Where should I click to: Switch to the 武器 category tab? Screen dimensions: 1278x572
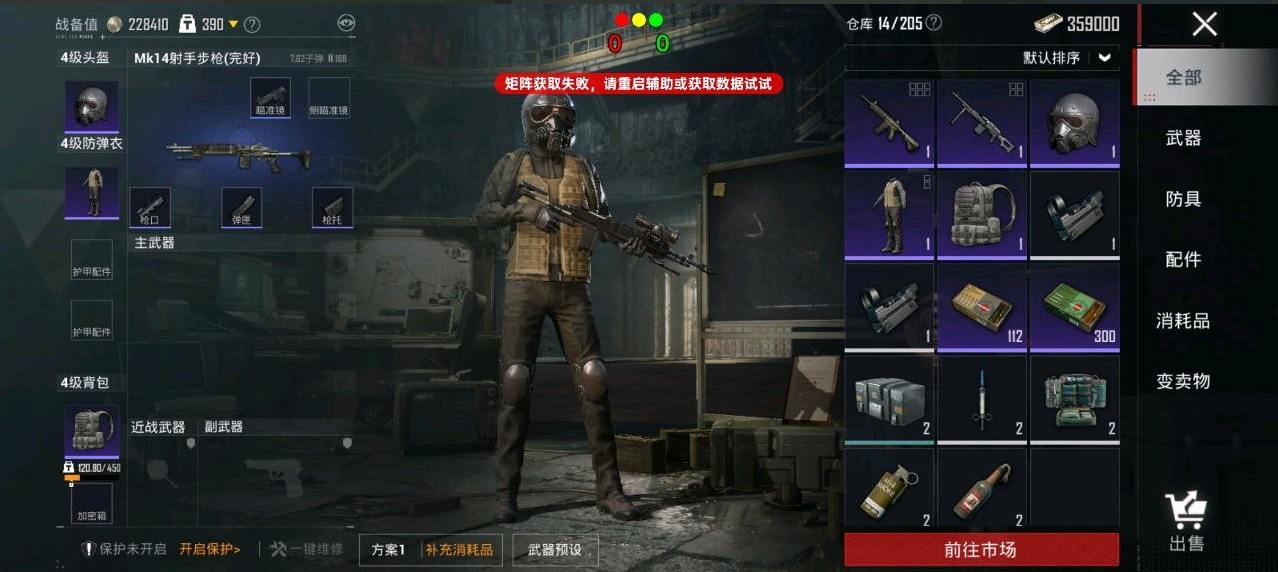point(1183,138)
